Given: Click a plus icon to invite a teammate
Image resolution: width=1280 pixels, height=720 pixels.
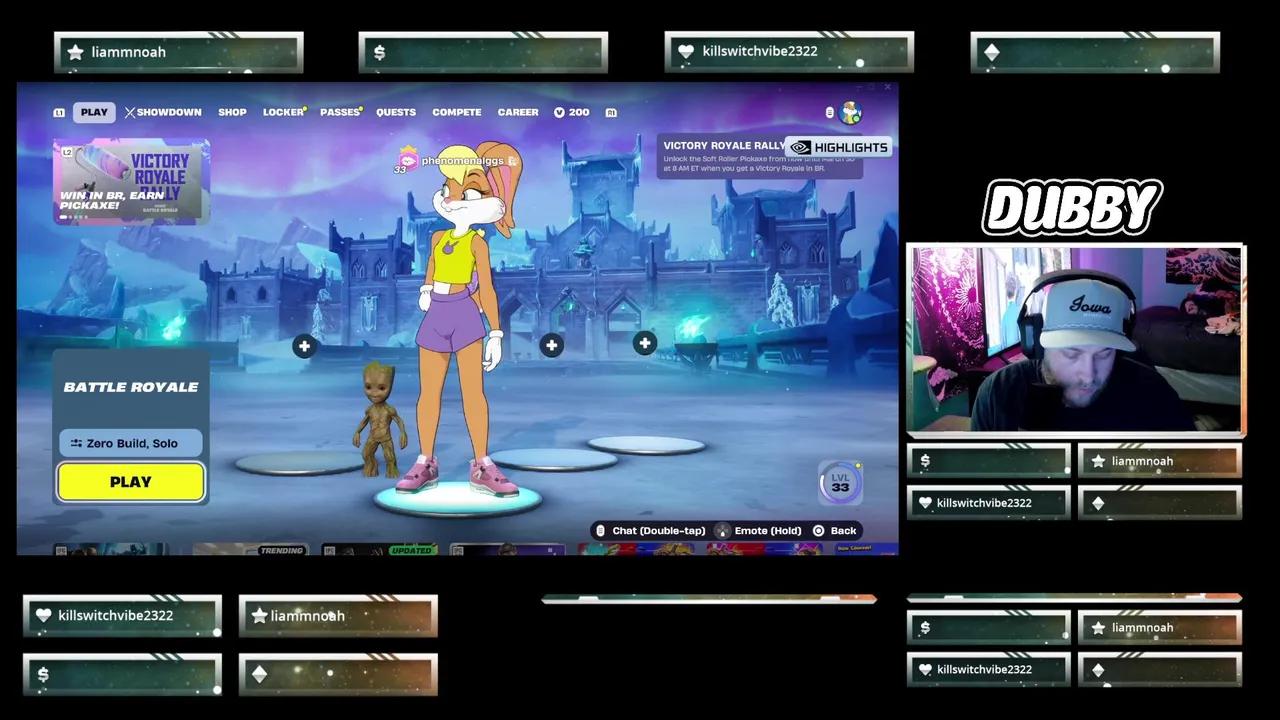Looking at the screenshot, I should (x=305, y=346).
